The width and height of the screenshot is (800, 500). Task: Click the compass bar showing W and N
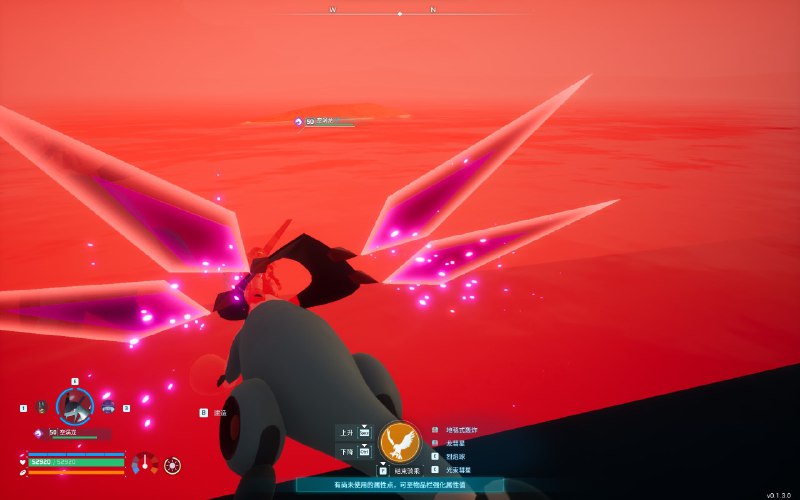click(x=400, y=12)
